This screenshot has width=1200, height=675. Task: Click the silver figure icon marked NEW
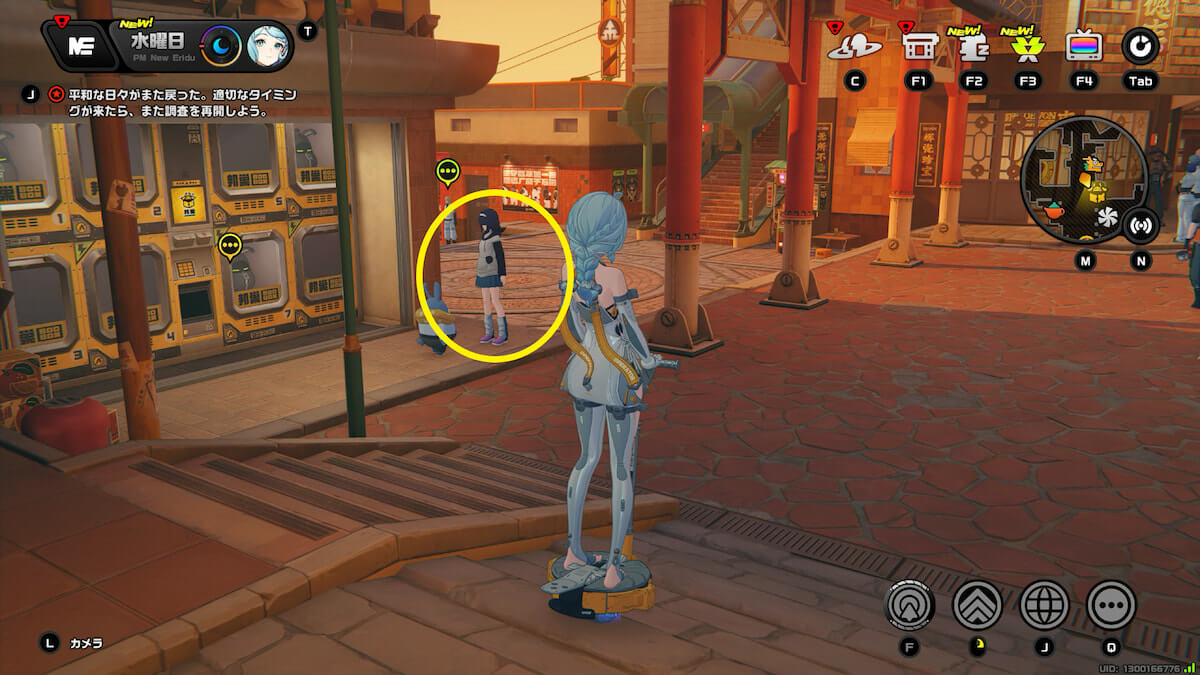(973, 46)
